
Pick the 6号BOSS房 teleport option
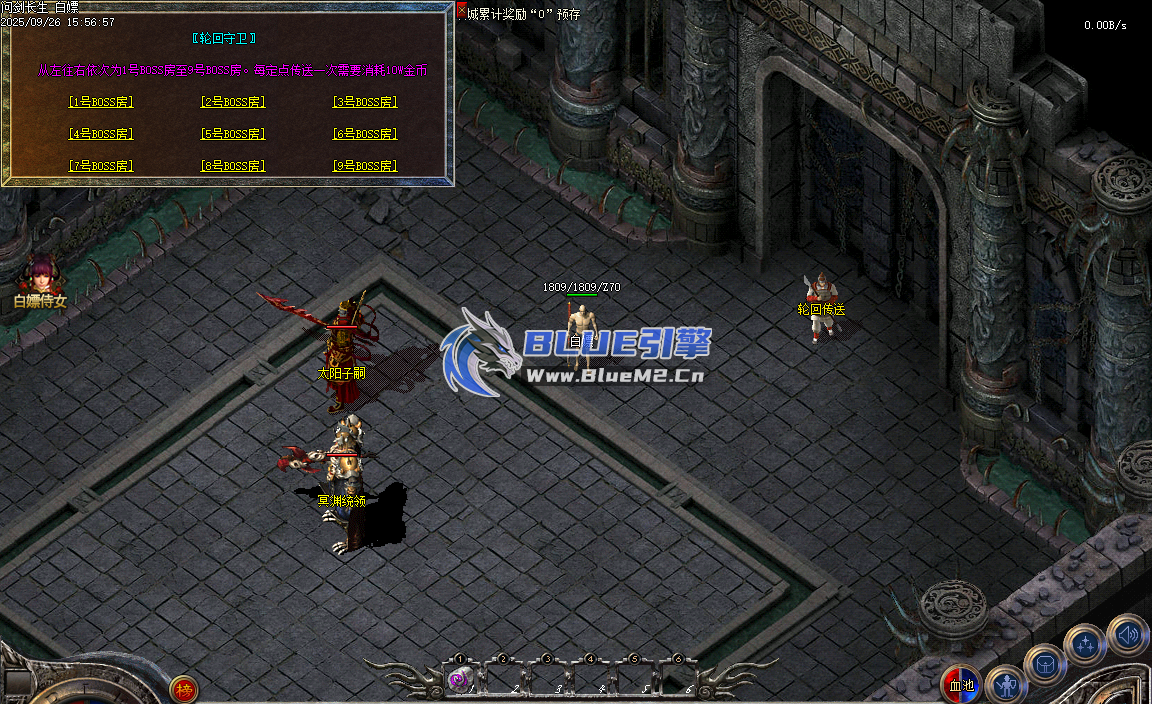(365, 134)
